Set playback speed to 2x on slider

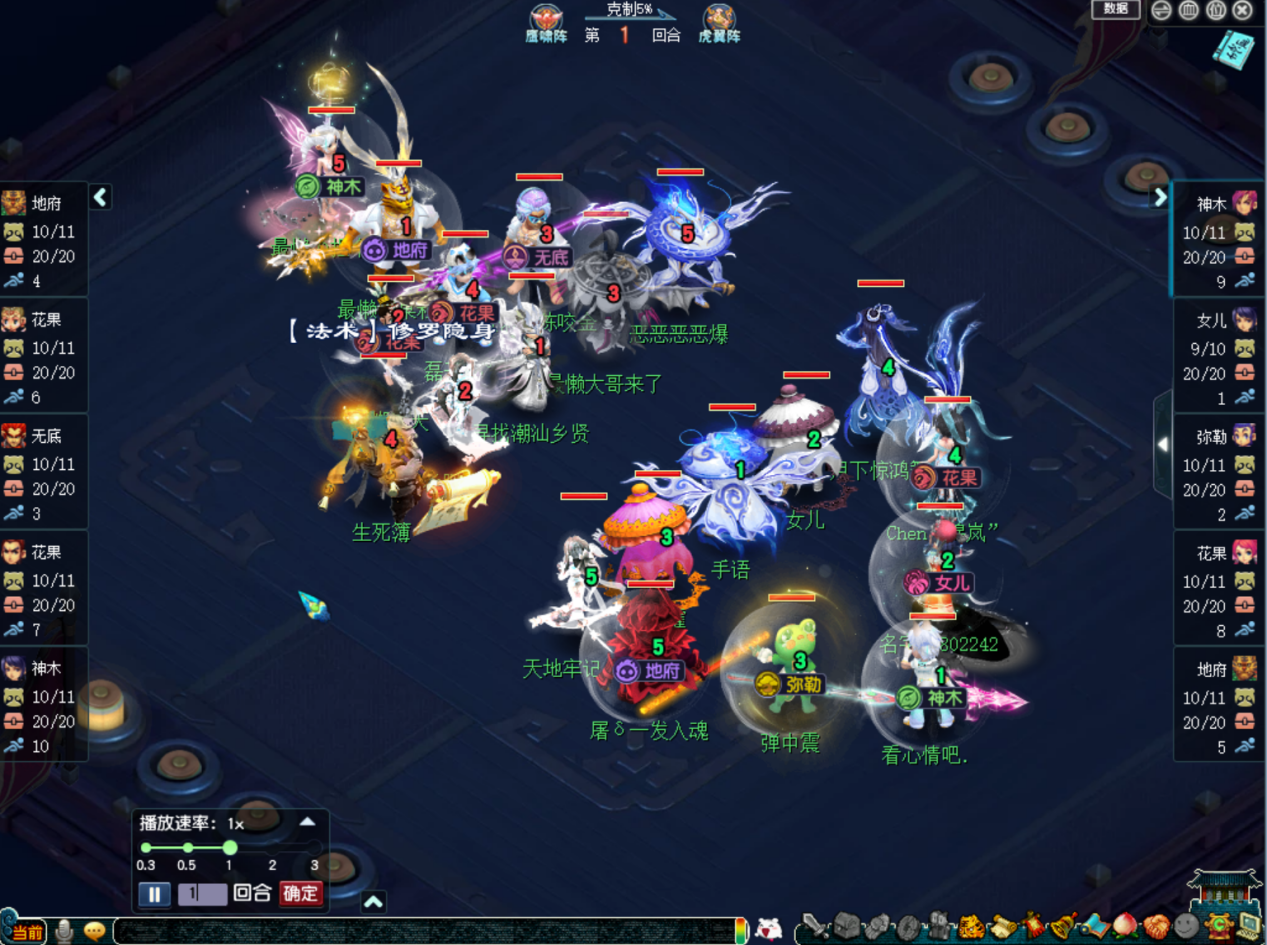tap(272, 848)
